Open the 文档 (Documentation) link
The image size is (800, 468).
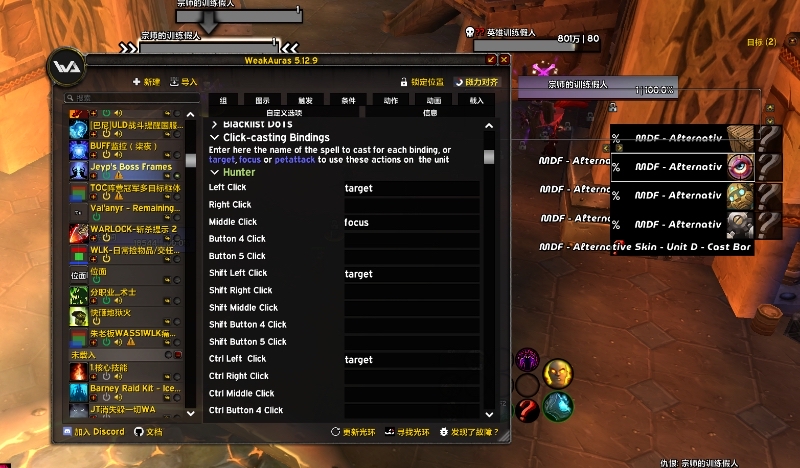tap(148, 432)
